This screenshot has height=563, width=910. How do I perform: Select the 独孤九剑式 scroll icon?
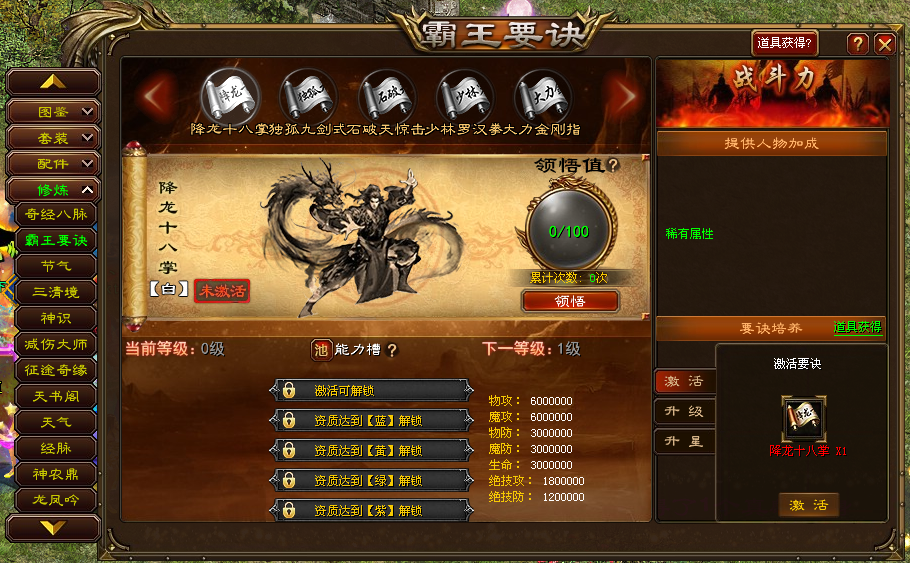pyautogui.click(x=308, y=96)
